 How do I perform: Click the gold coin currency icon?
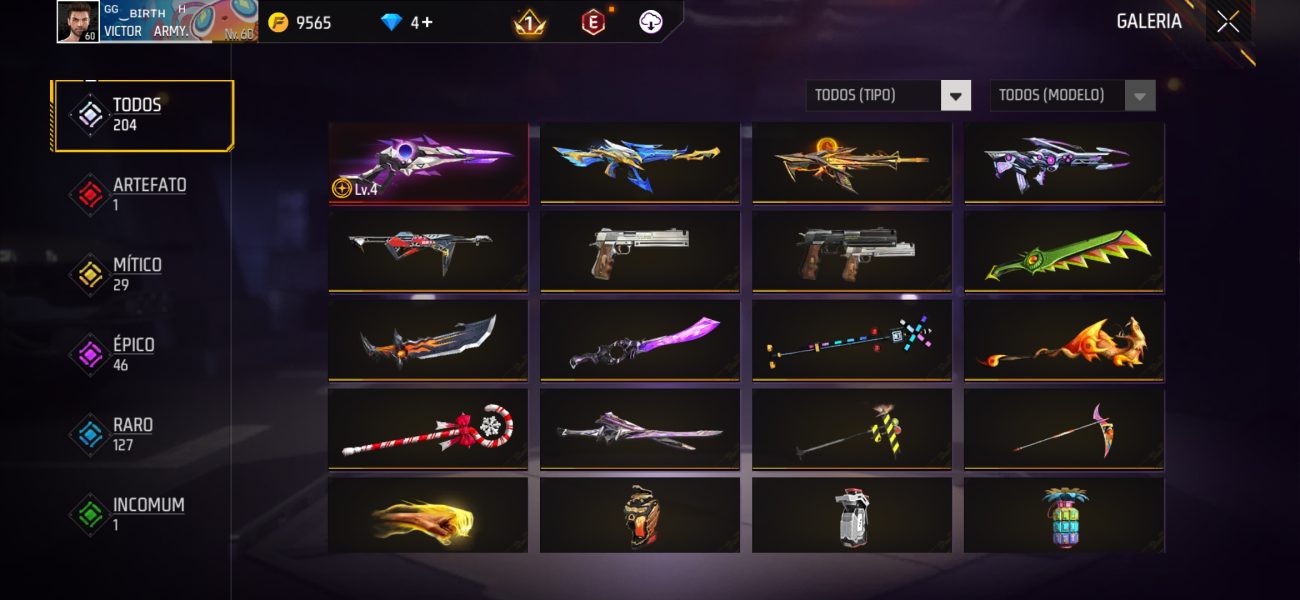click(279, 22)
